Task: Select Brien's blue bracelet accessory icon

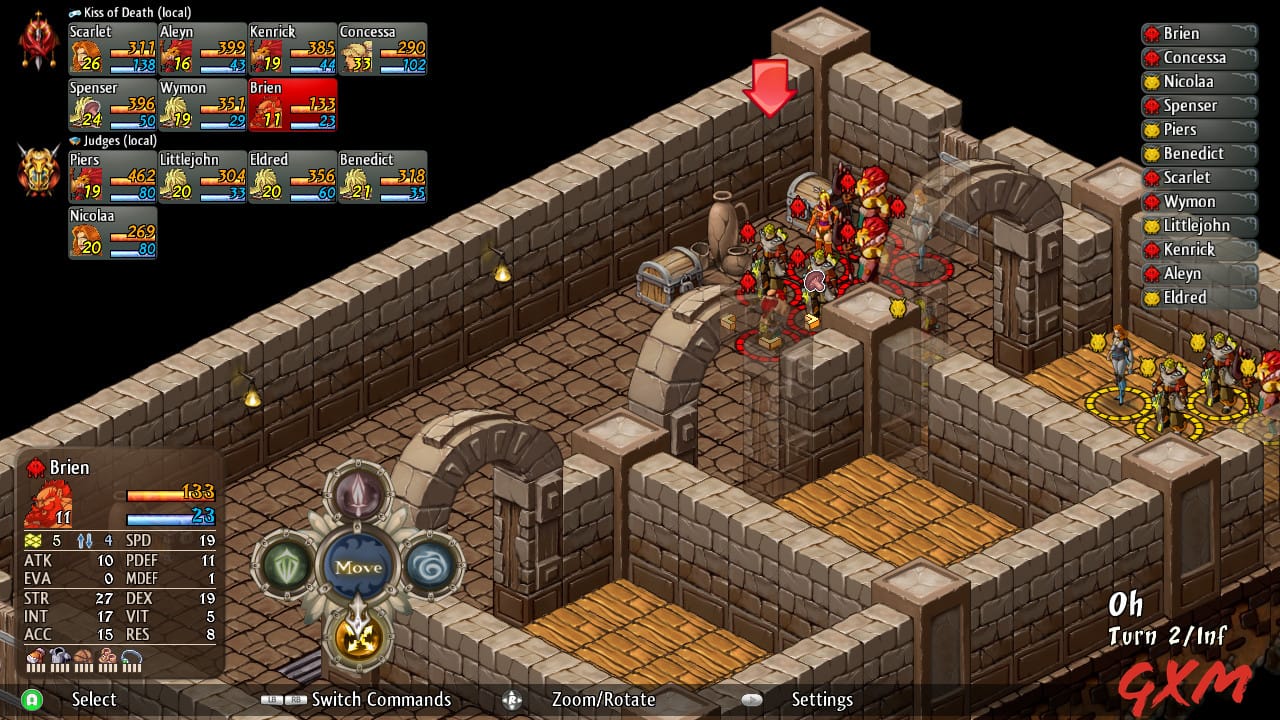Action: [x=131, y=656]
